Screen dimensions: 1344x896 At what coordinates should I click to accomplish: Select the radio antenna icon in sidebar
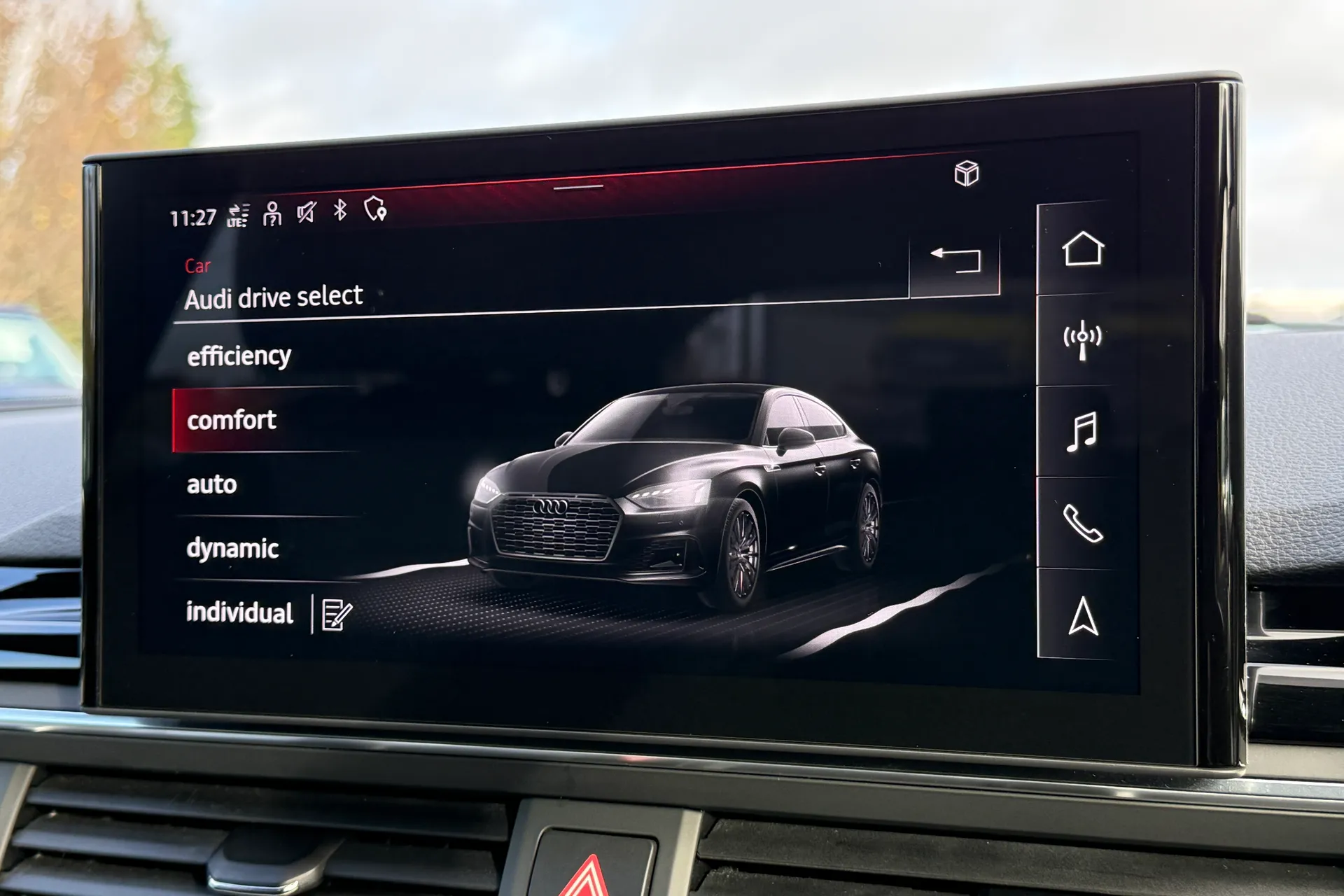click(x=1082, y=340)
